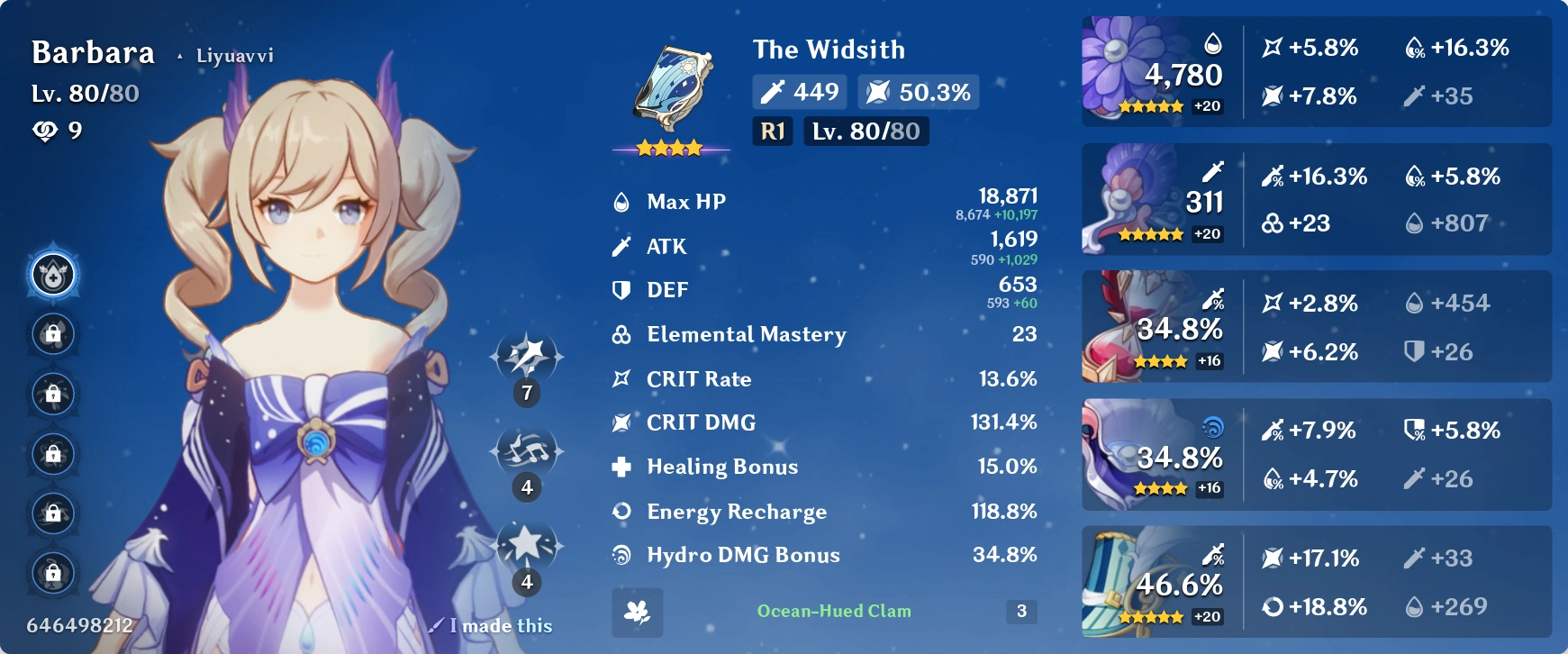Click the 'I made this' button
The height and width of the screenshot is (654, 1568).
493,626
